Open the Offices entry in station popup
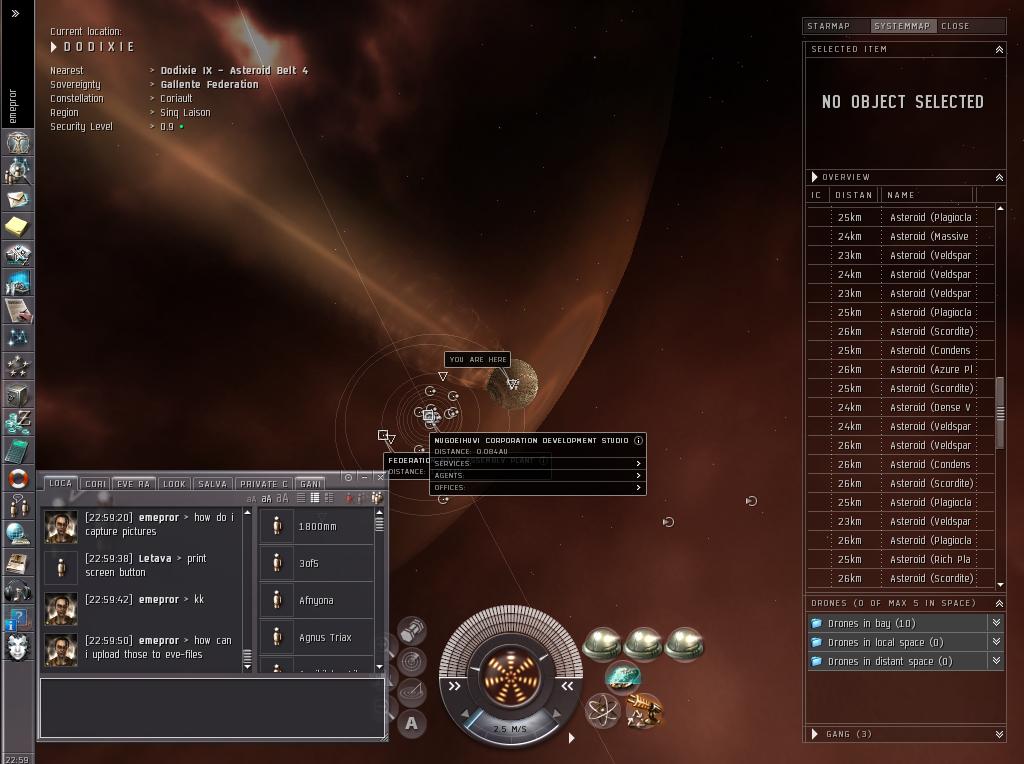The image size is (1024, 764). coord(538,488)
